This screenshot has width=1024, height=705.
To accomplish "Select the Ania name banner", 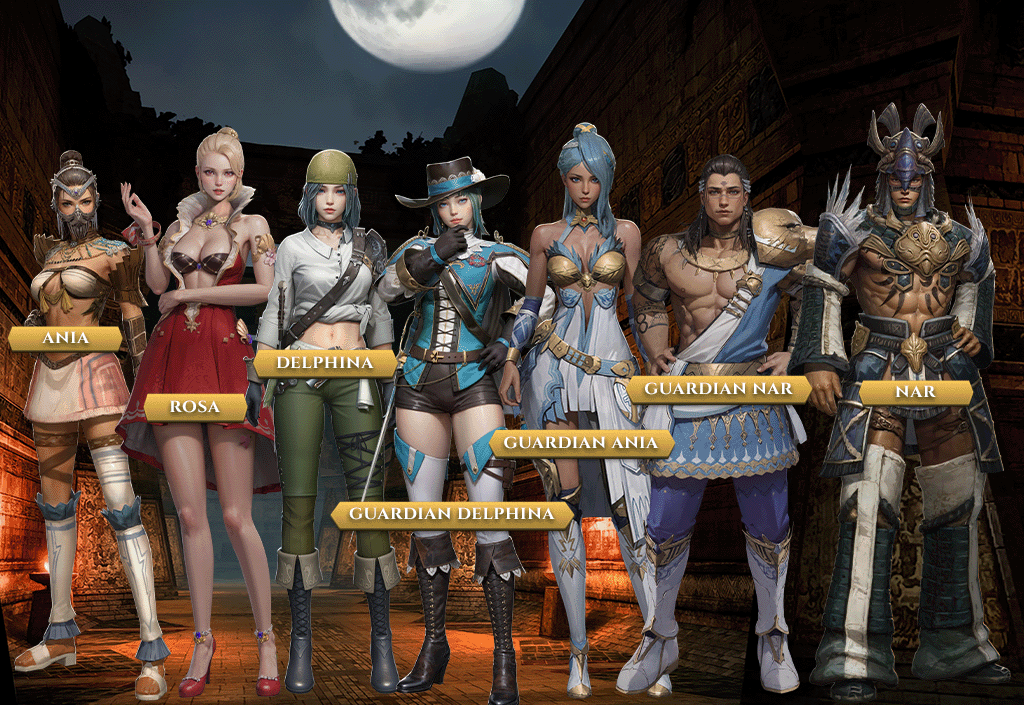I will coord(66,338).
